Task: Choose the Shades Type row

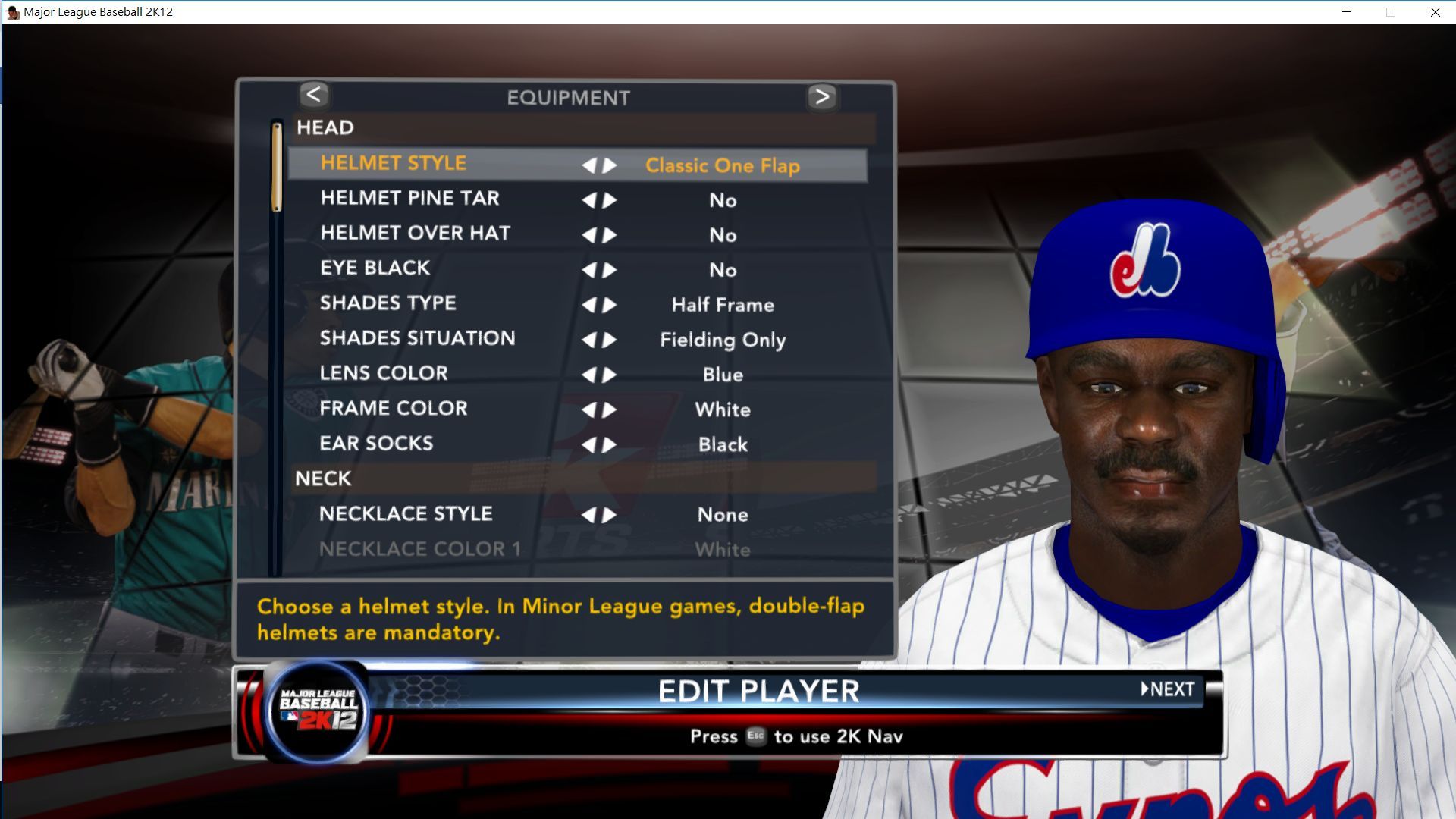Action: click(x=388, y=303)
